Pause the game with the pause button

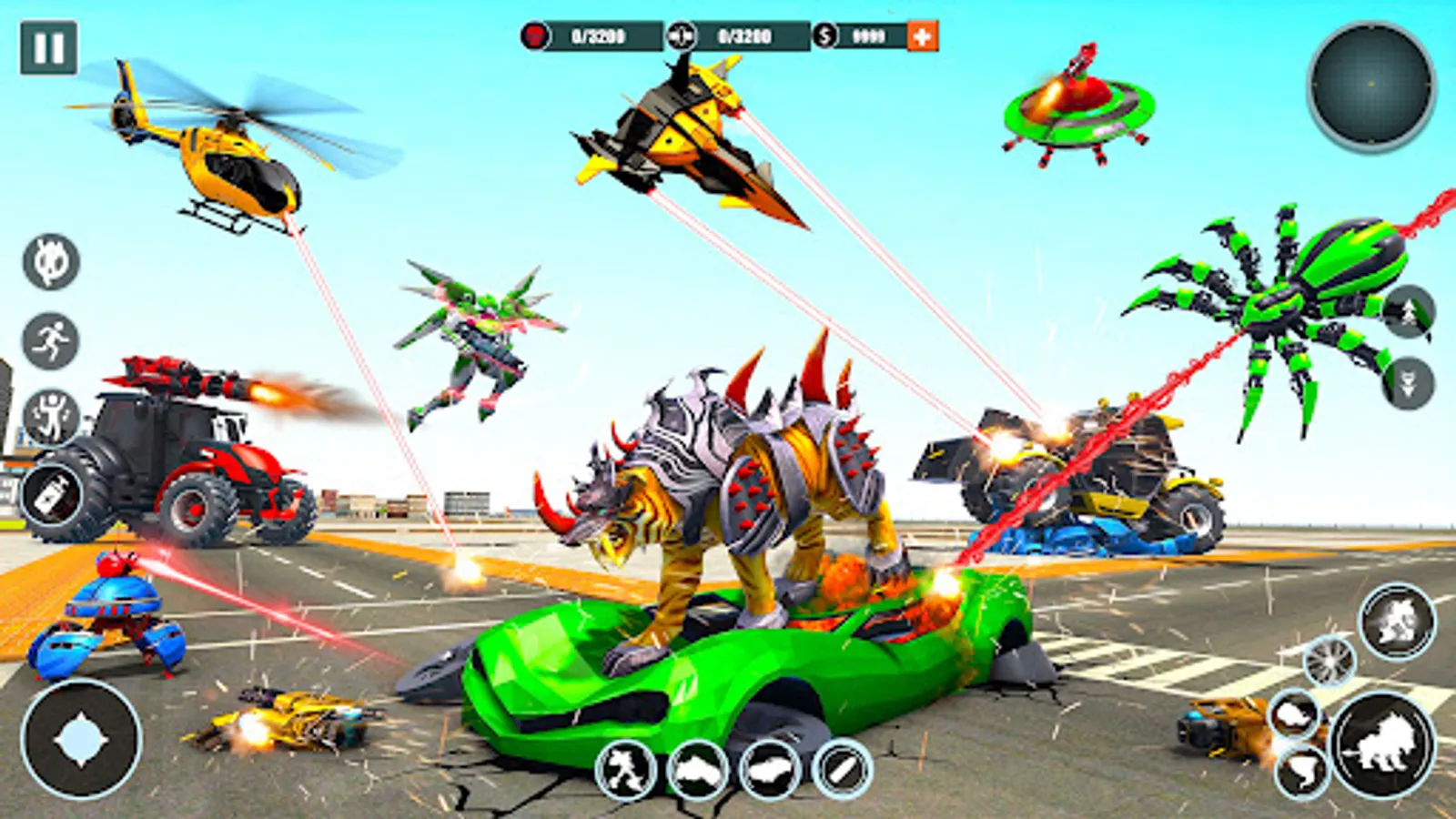pos(48,47)
